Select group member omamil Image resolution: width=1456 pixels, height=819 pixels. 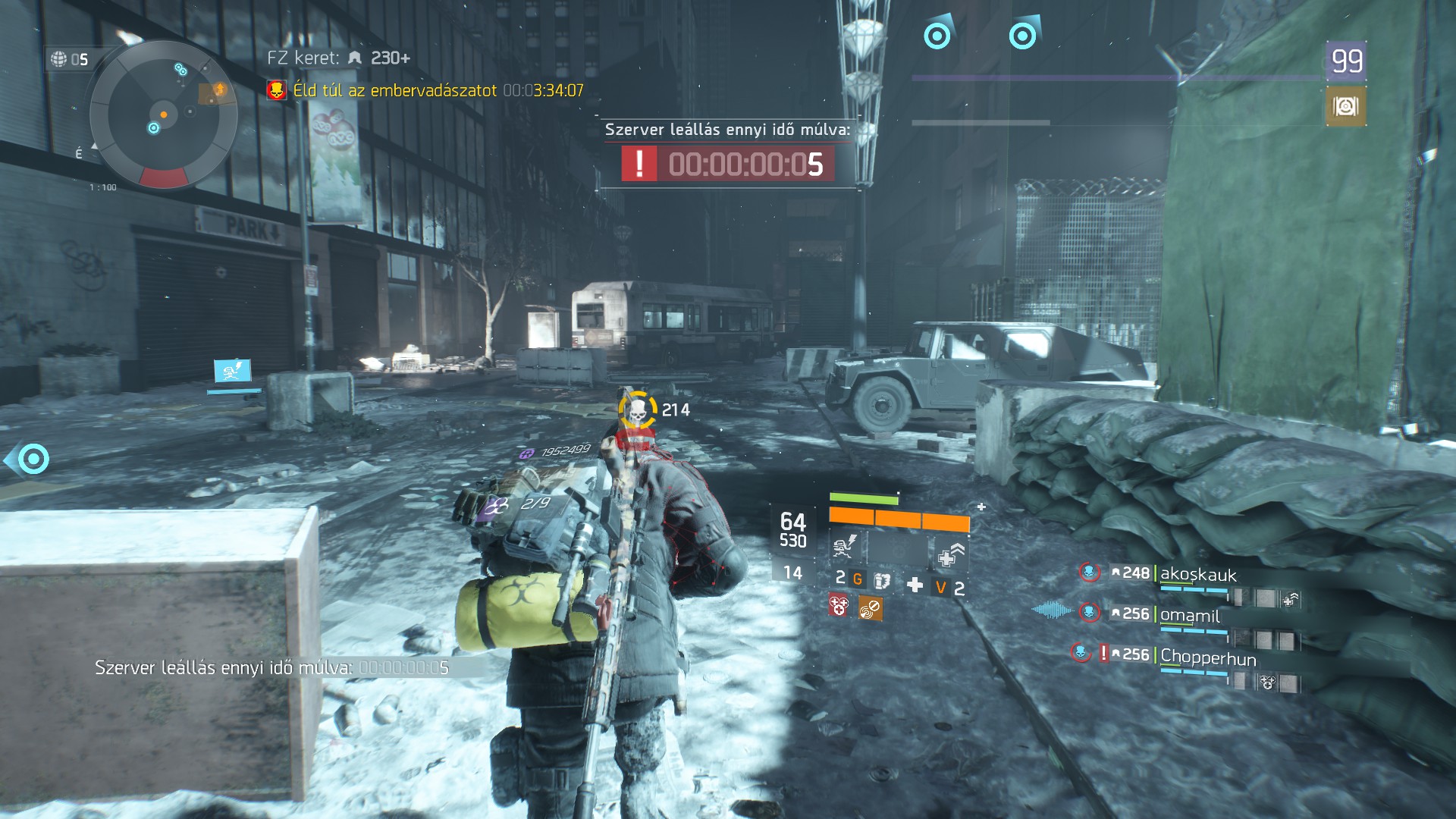tap(1190, 615)
